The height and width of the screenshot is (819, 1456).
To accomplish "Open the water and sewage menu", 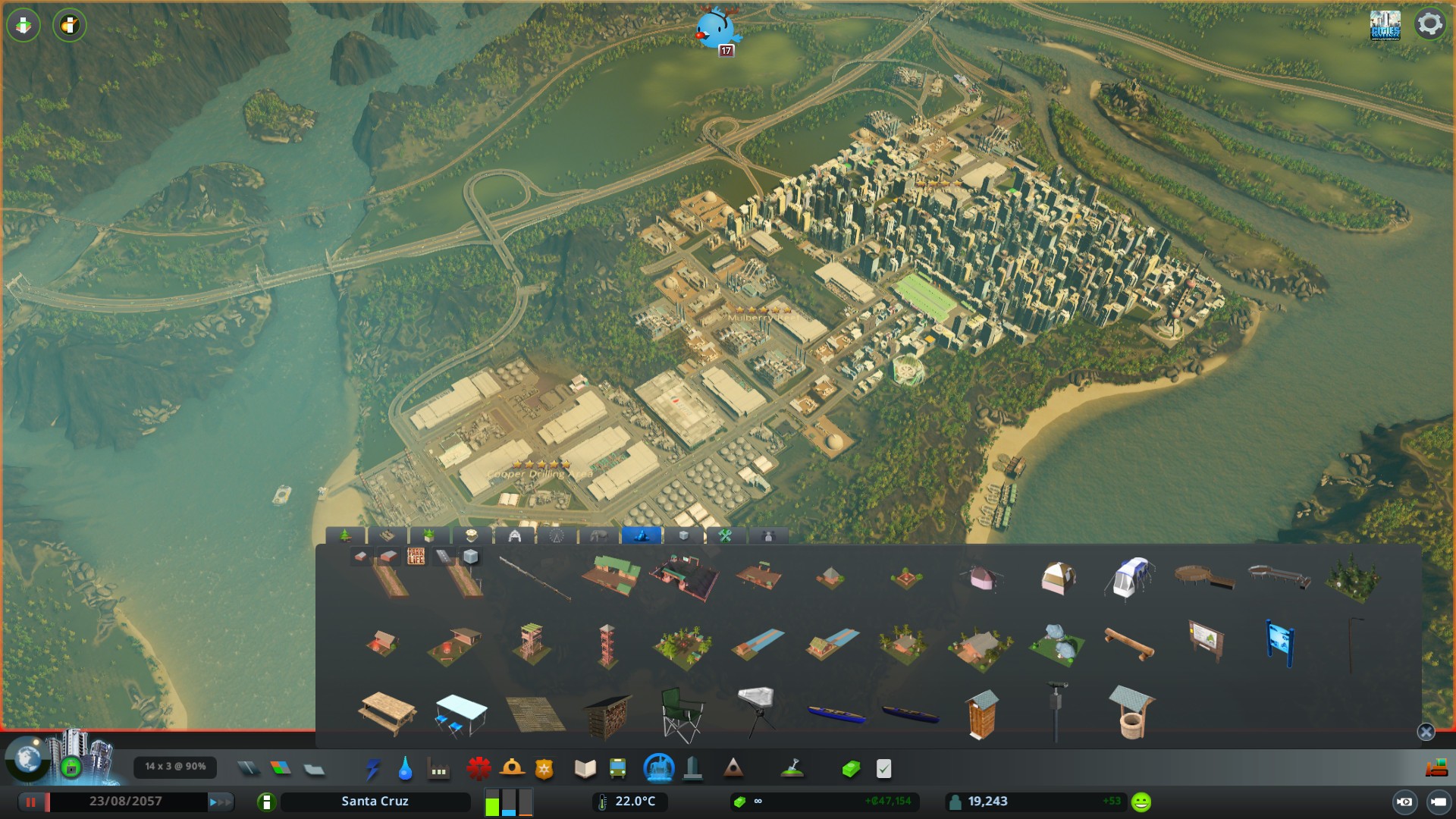I will [x=405, y=769].
